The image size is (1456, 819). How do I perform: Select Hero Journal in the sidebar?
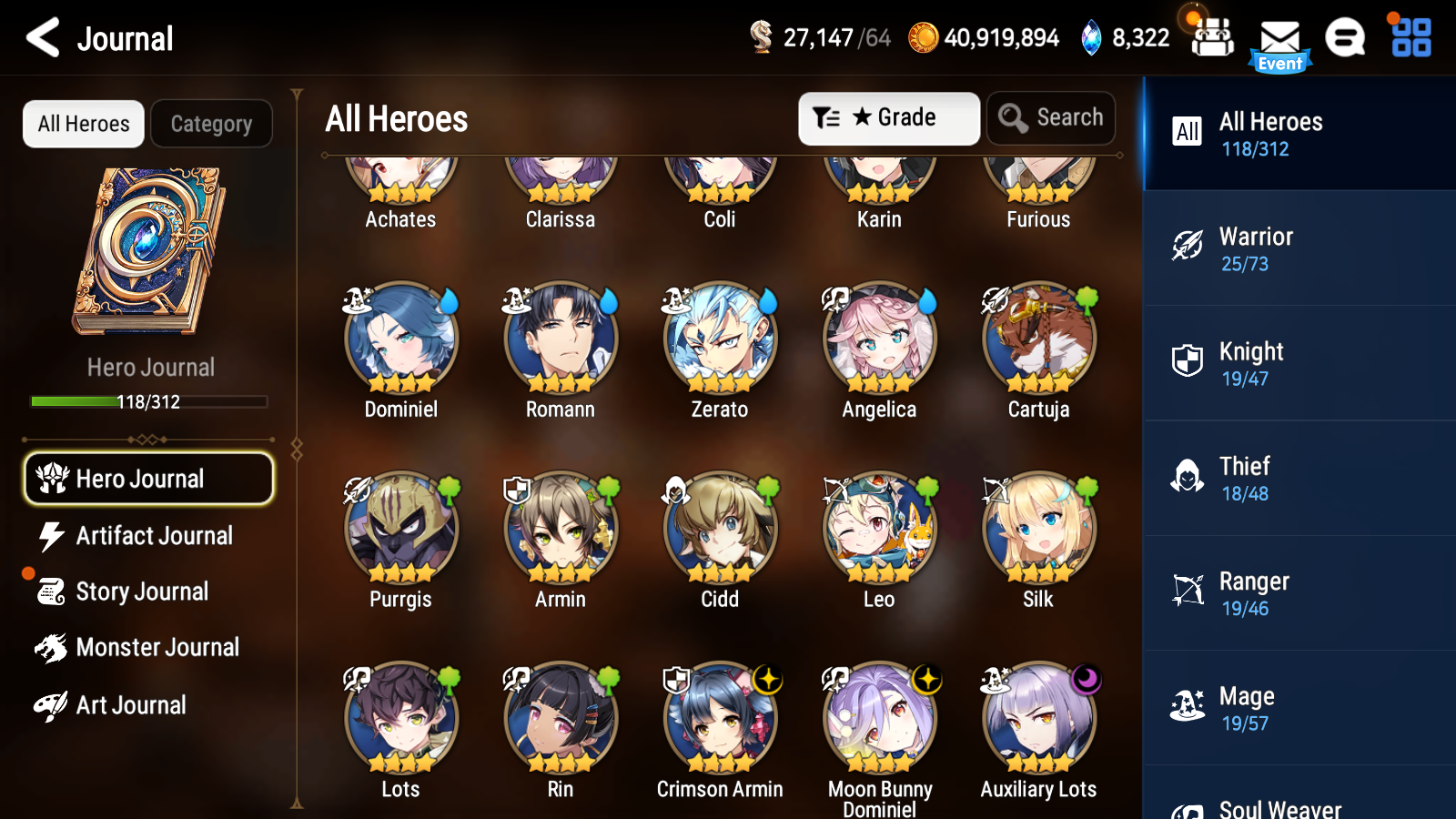pyautogui.click(x=148, y=478)
